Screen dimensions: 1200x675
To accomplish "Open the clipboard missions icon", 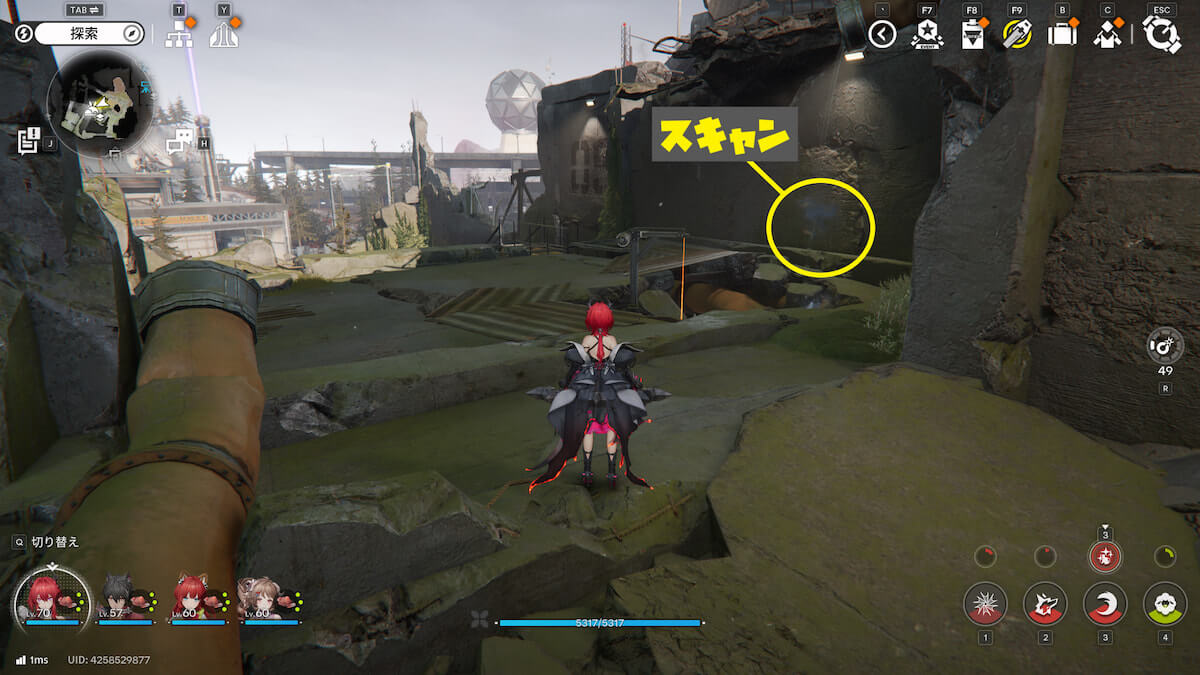I will [x=972, y=35].
